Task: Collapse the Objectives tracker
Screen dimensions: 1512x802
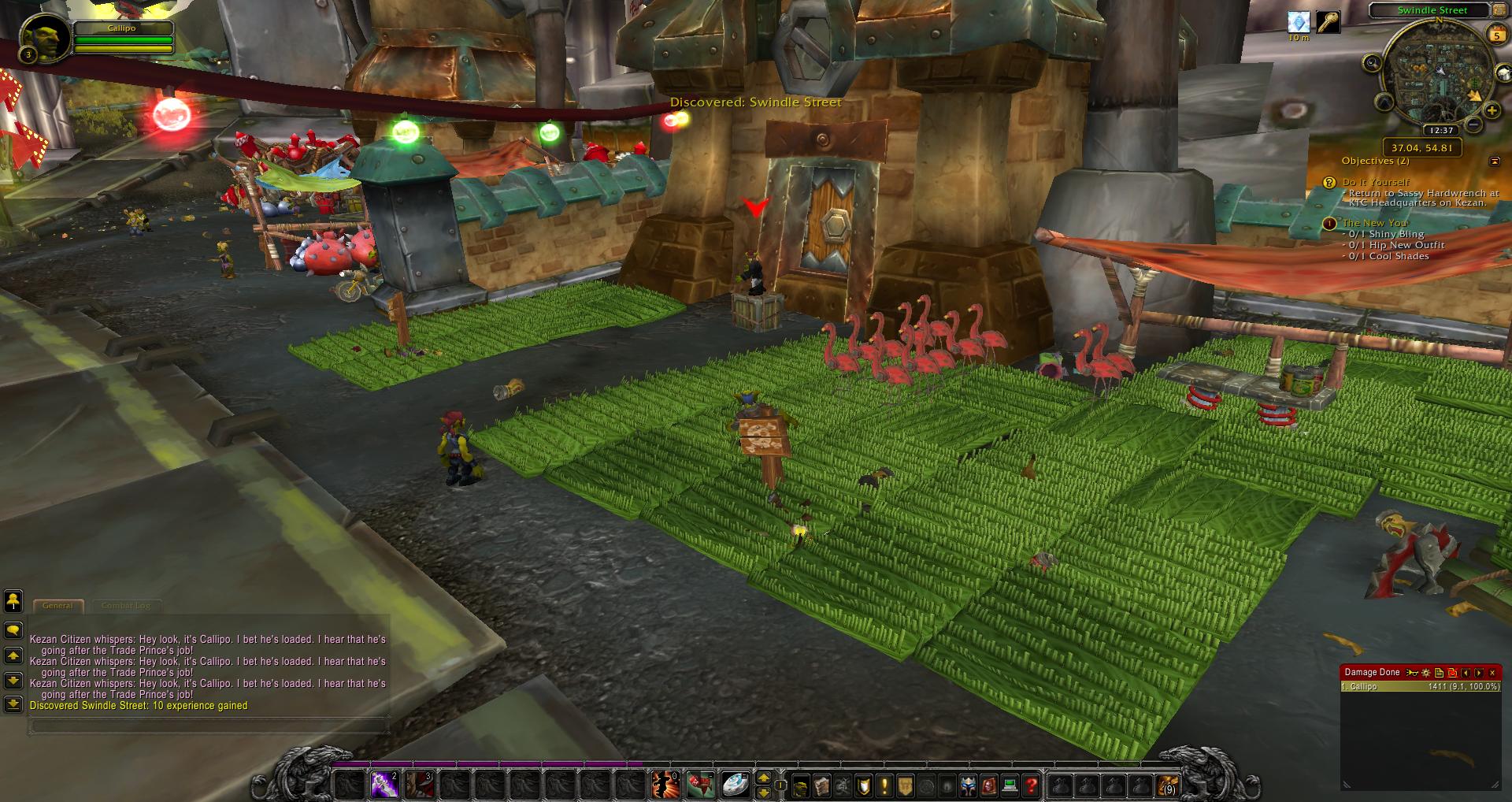Action: coord(1495,162)
